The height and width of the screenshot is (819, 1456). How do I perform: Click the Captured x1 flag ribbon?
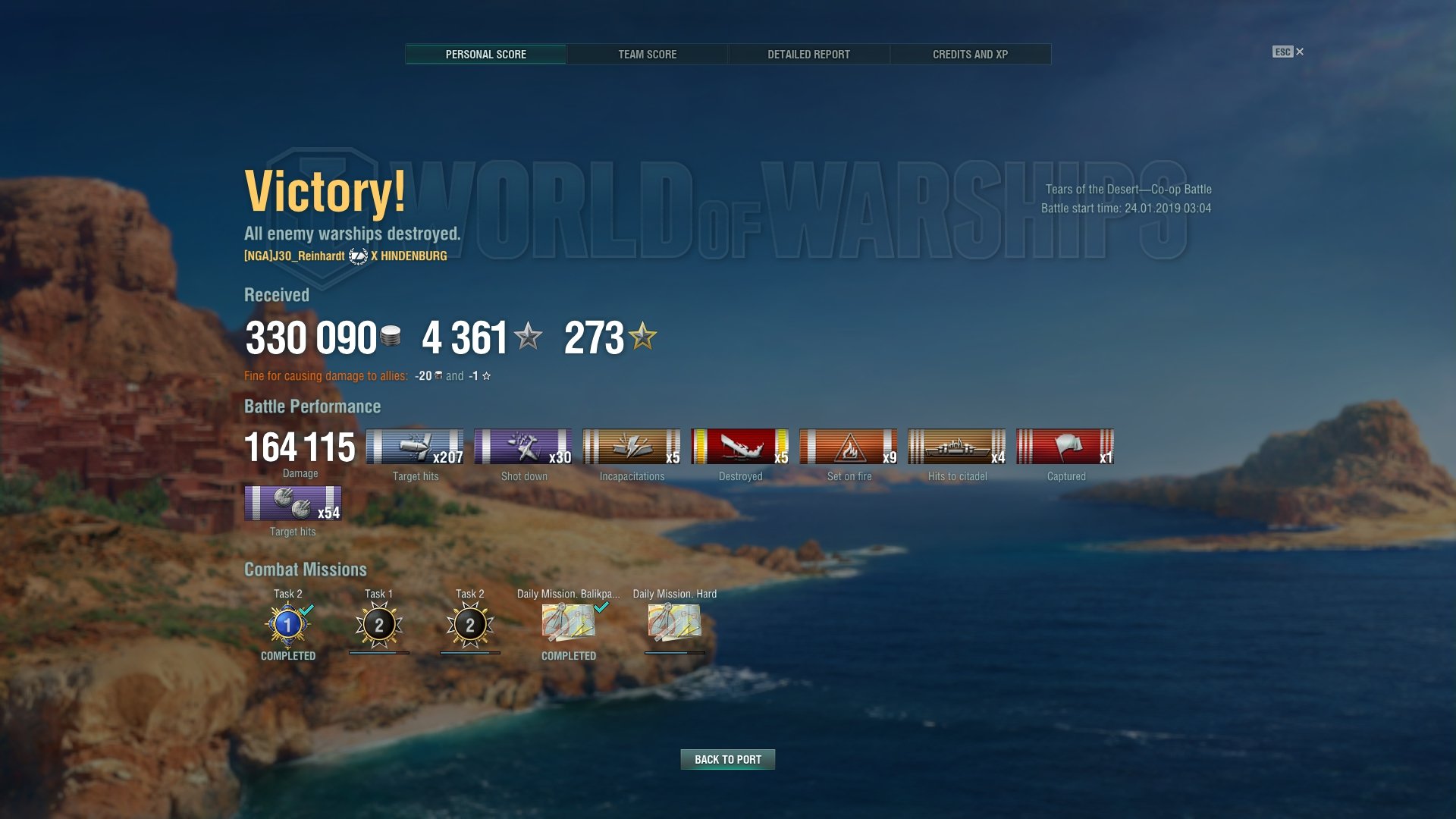click(x=1065, y=447)
